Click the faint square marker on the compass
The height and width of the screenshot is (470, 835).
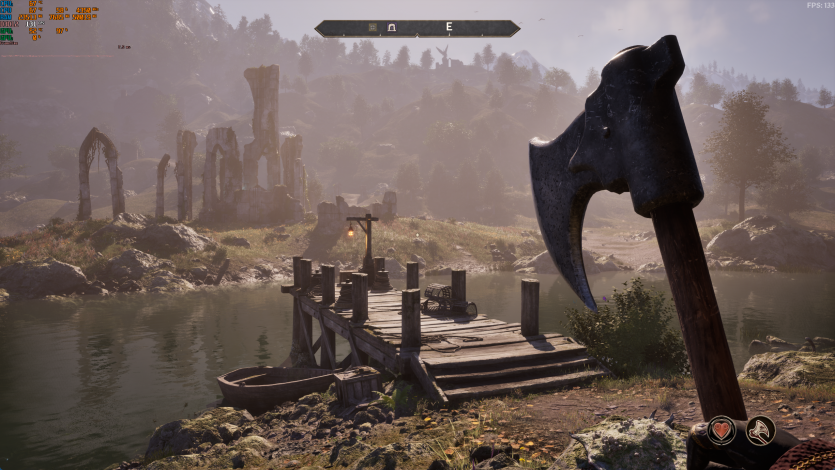(372, 28)
